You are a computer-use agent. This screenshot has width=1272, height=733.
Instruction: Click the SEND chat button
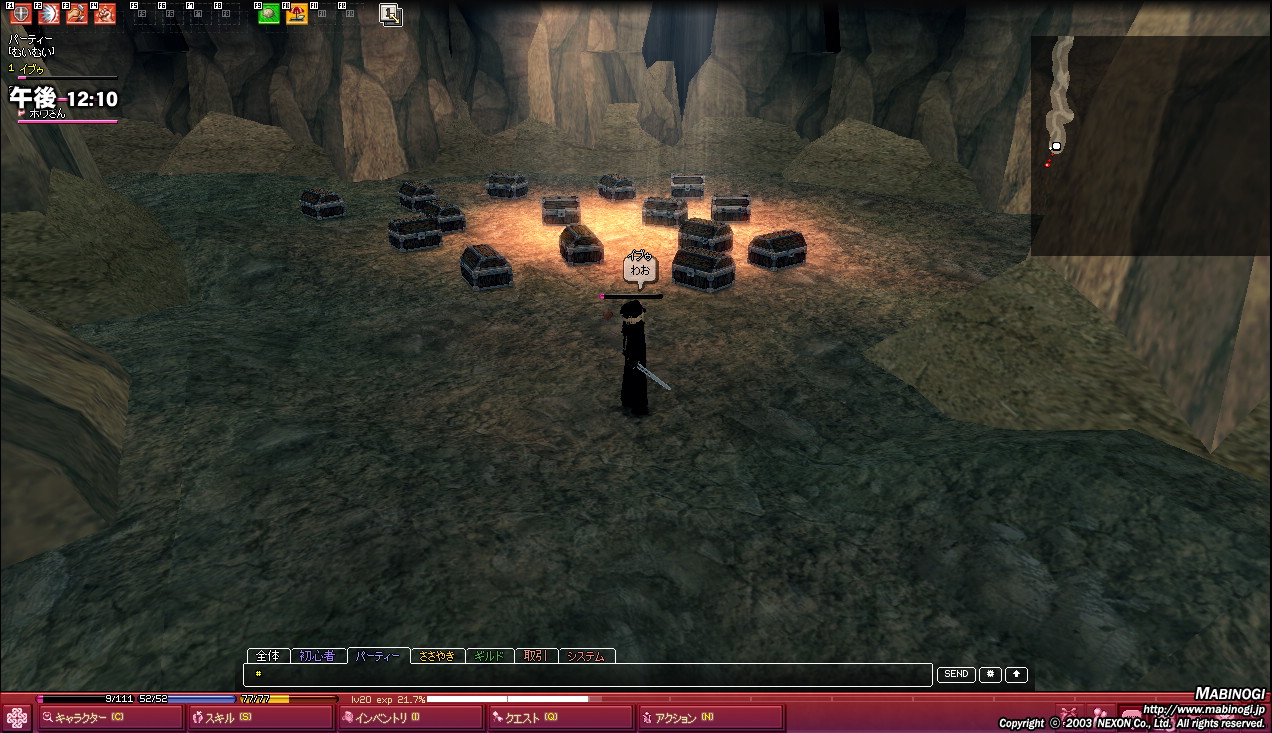coord(956,675)
